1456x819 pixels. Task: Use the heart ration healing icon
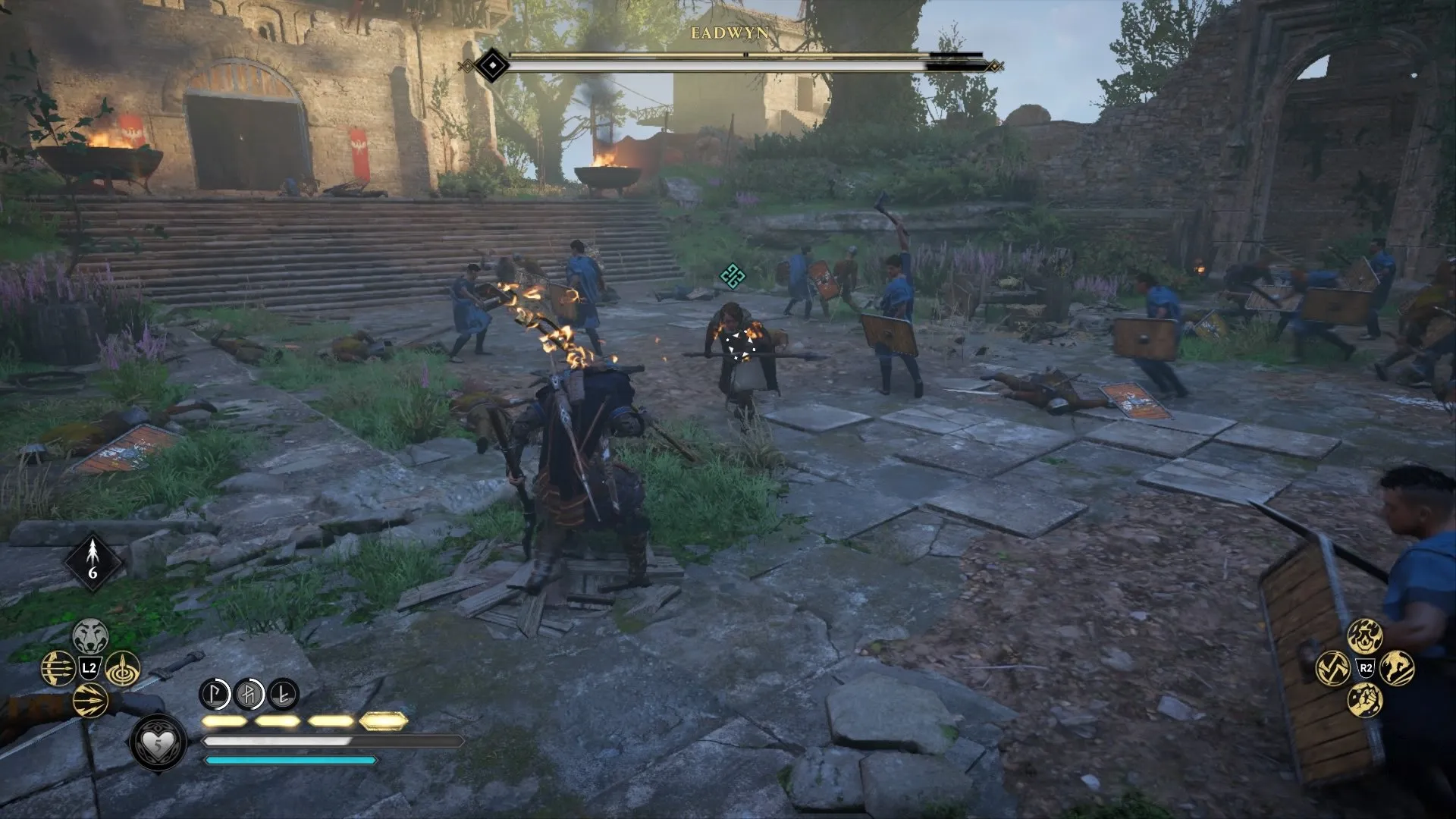click(158, 742)
